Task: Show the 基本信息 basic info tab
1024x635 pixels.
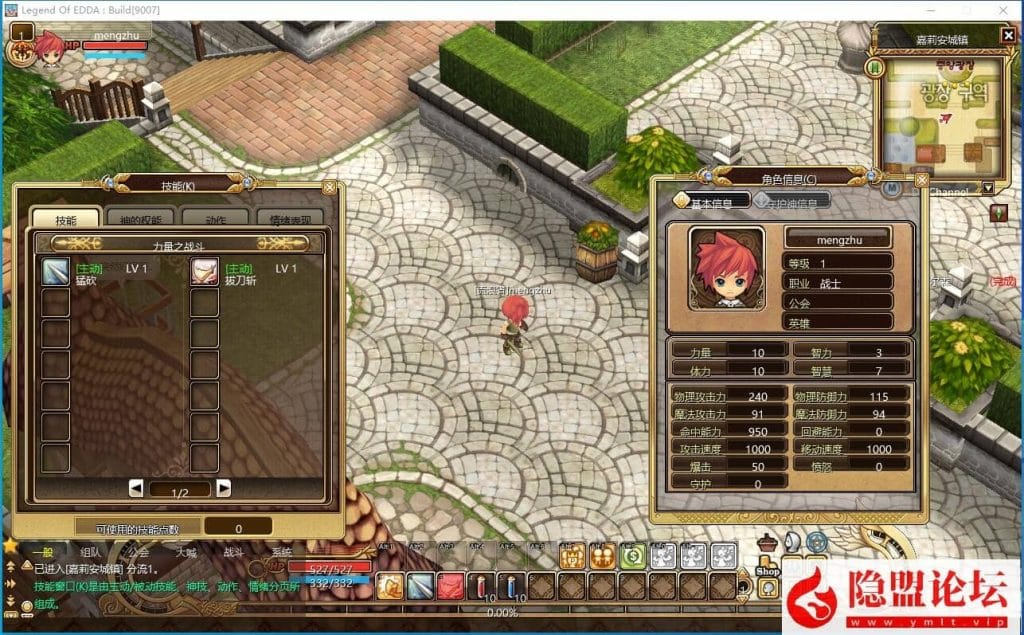Action: coord(717,202)
